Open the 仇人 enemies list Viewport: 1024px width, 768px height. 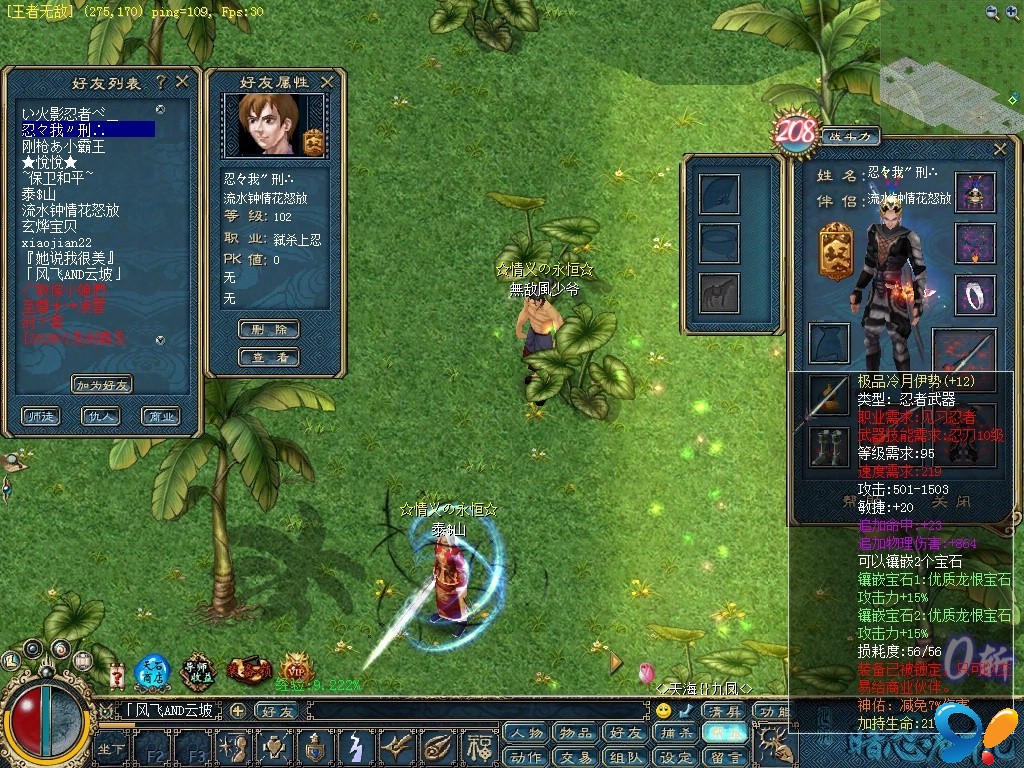pyautogui.click(x=102, y=416)
